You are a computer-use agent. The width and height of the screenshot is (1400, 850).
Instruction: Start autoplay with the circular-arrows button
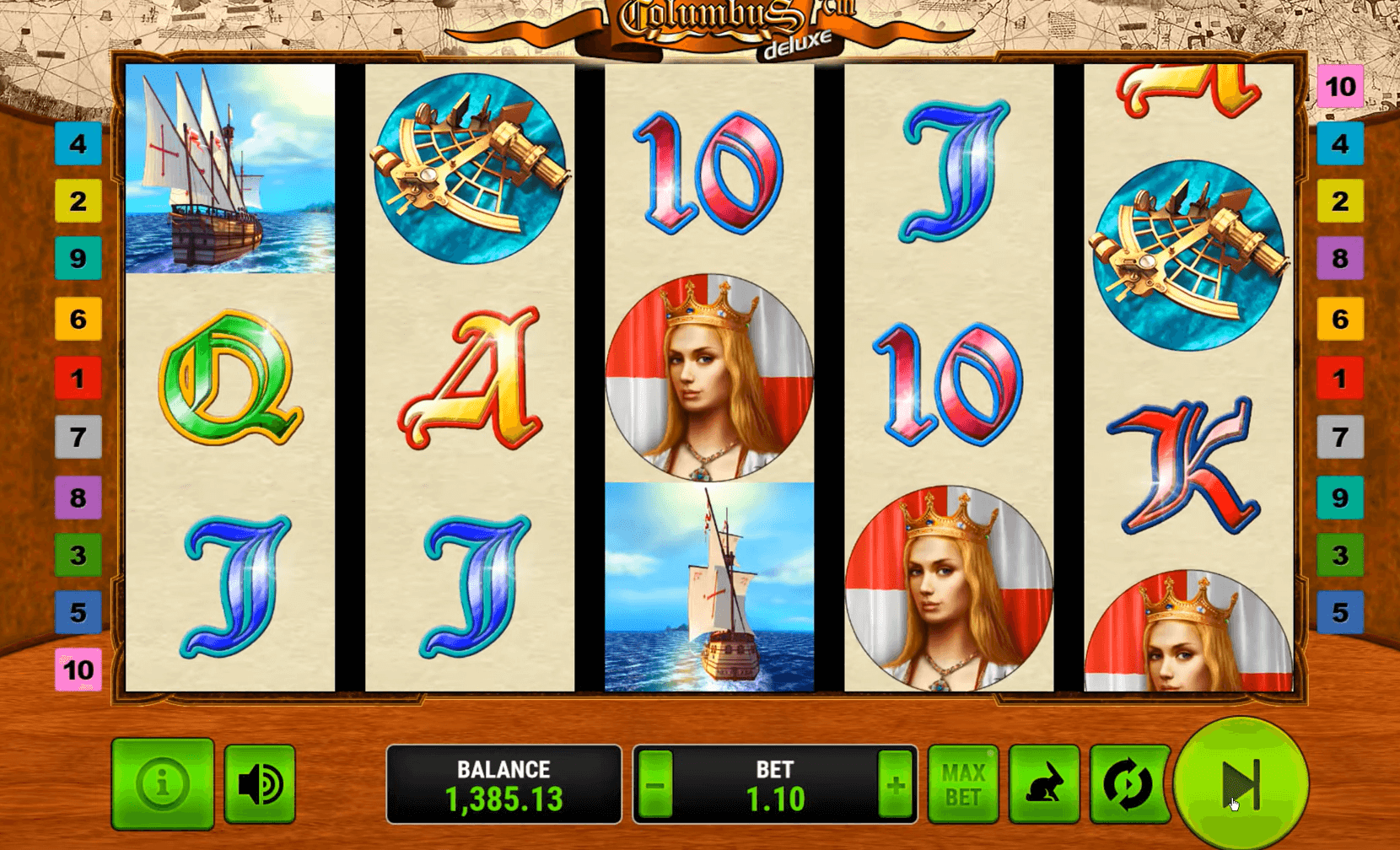coord(1128,784)
